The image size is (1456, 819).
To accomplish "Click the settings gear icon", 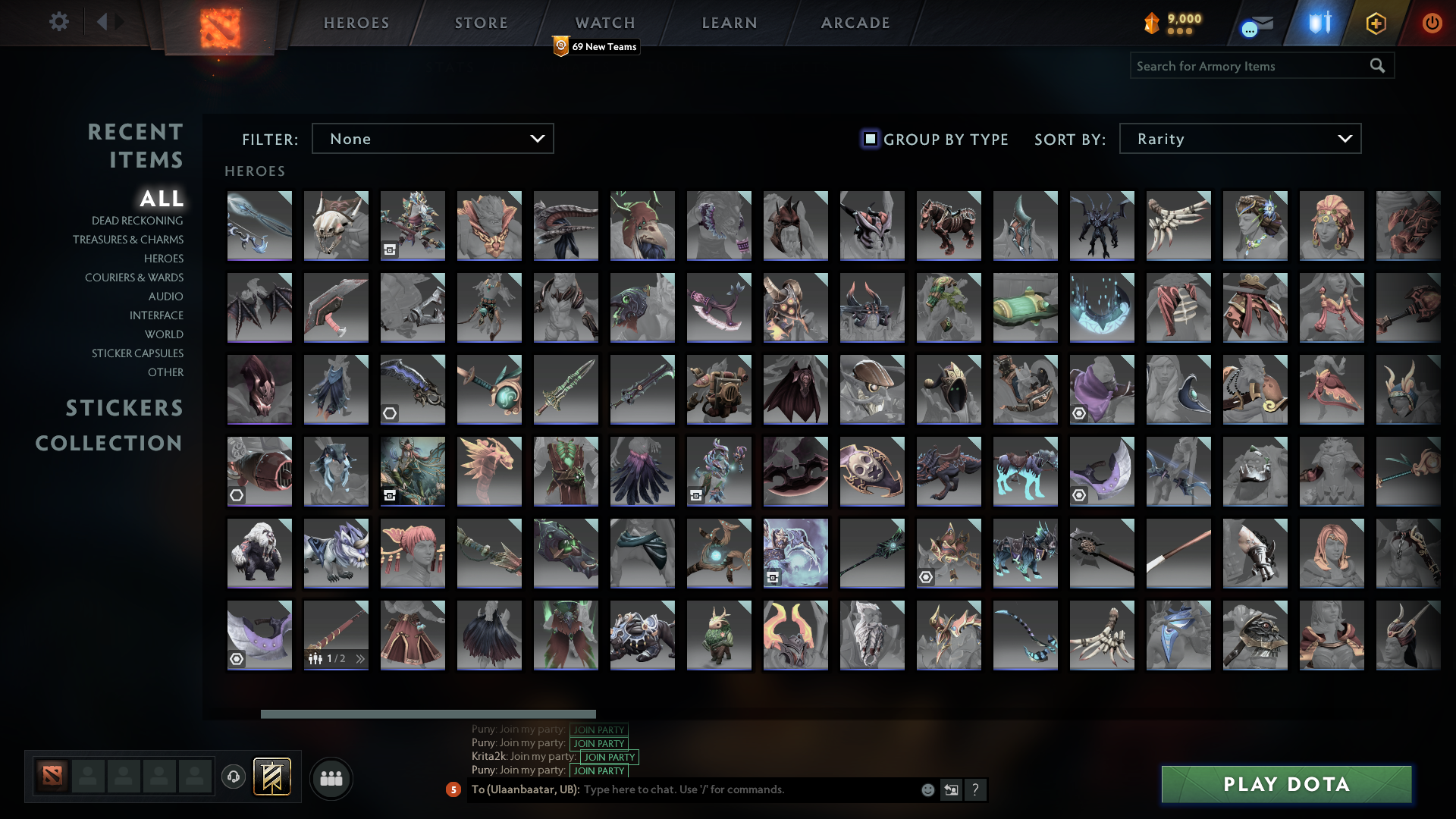I will pos(59,22).
